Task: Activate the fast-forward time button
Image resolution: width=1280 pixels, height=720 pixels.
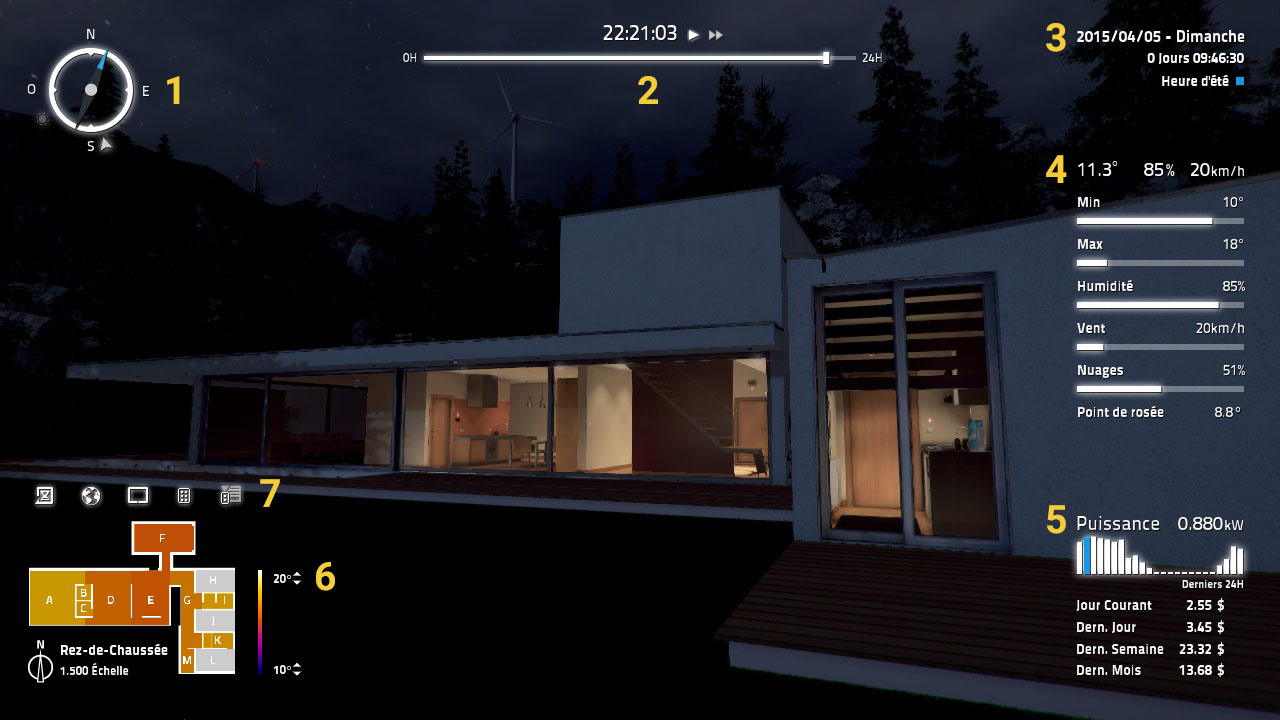Action: pos(716,35)
